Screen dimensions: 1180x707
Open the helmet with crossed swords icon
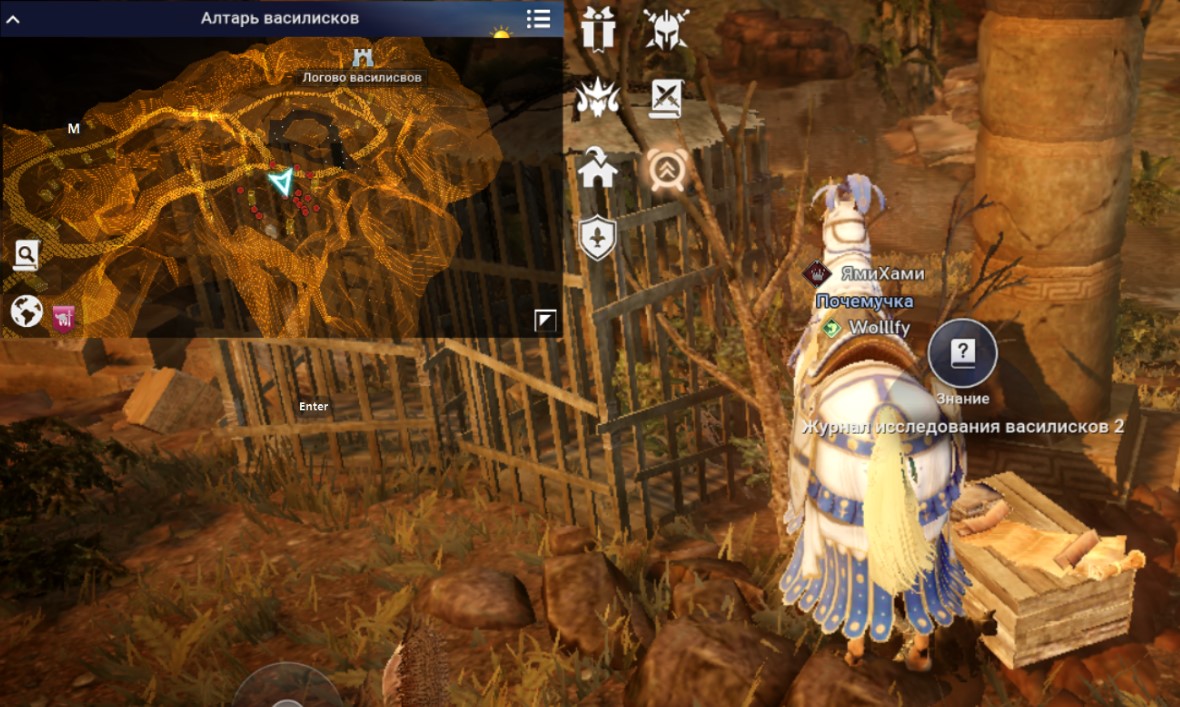click(666, 28)
